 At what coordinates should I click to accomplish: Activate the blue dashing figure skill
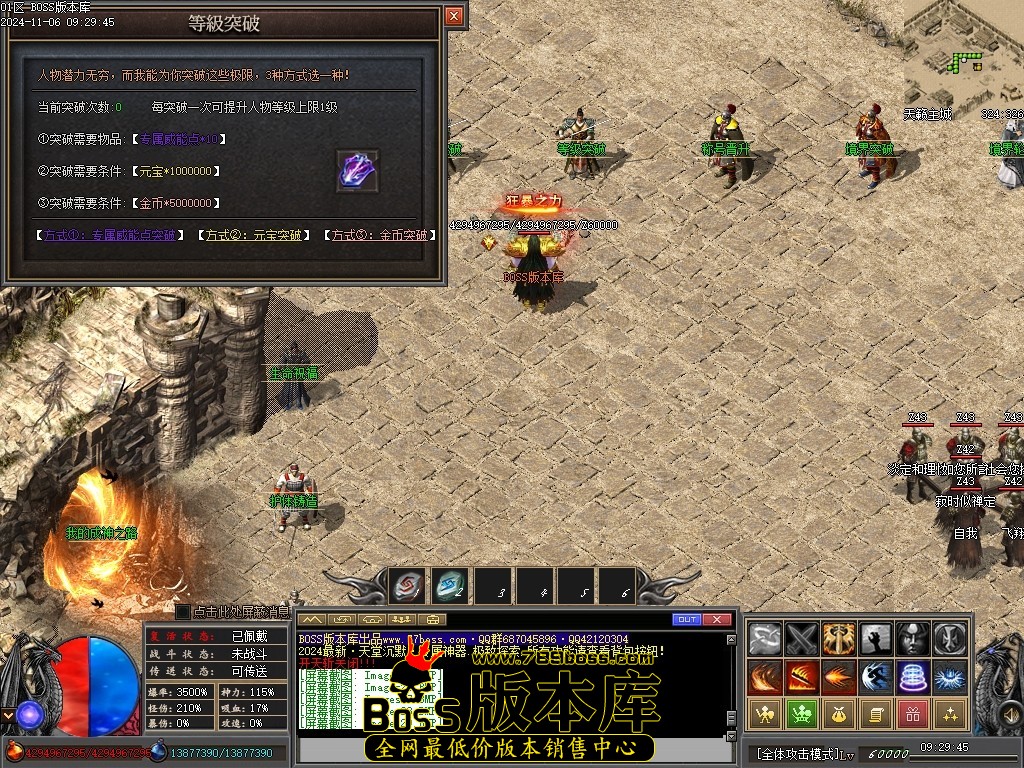click(876, 677)
